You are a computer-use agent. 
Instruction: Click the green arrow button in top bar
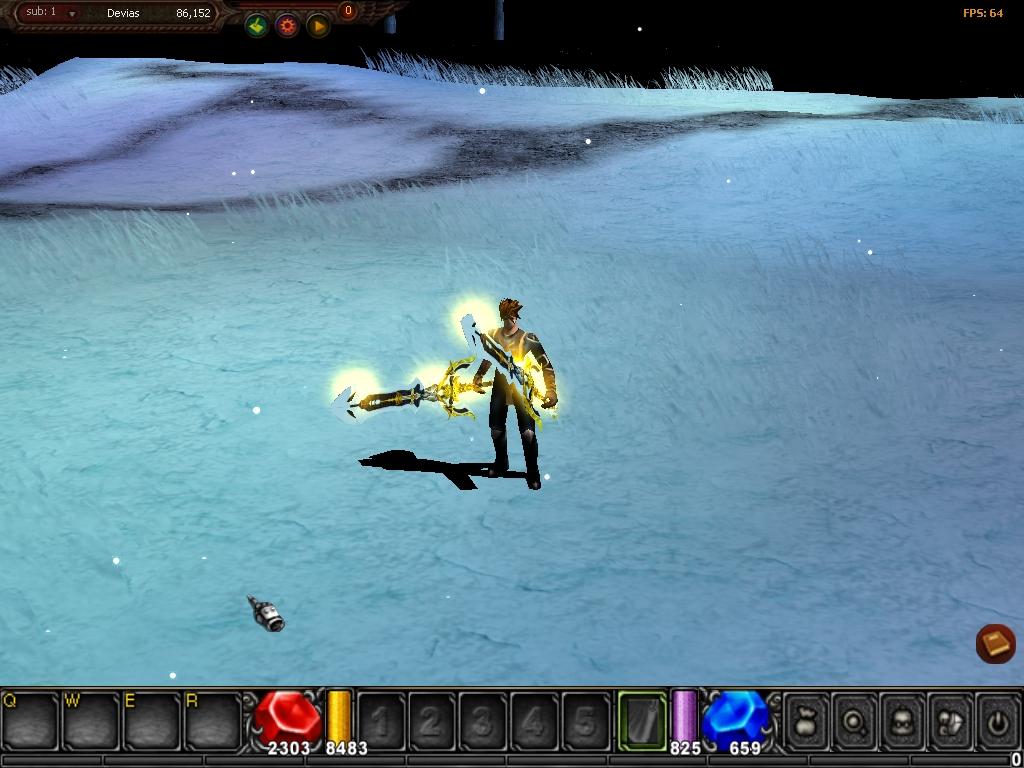[257, 27]
